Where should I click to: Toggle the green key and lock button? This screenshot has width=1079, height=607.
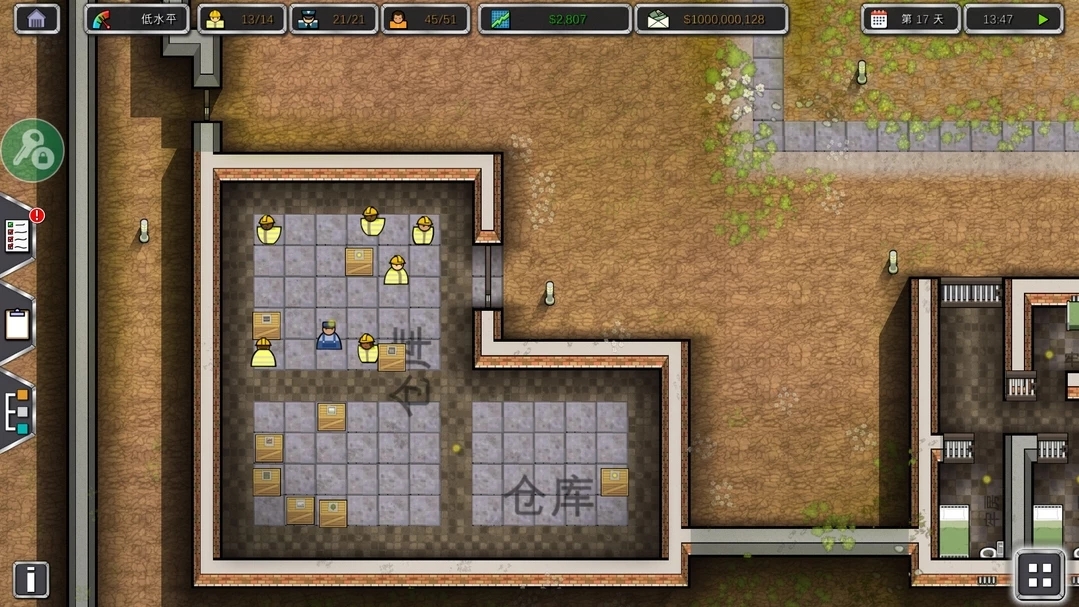pos(32,151)
